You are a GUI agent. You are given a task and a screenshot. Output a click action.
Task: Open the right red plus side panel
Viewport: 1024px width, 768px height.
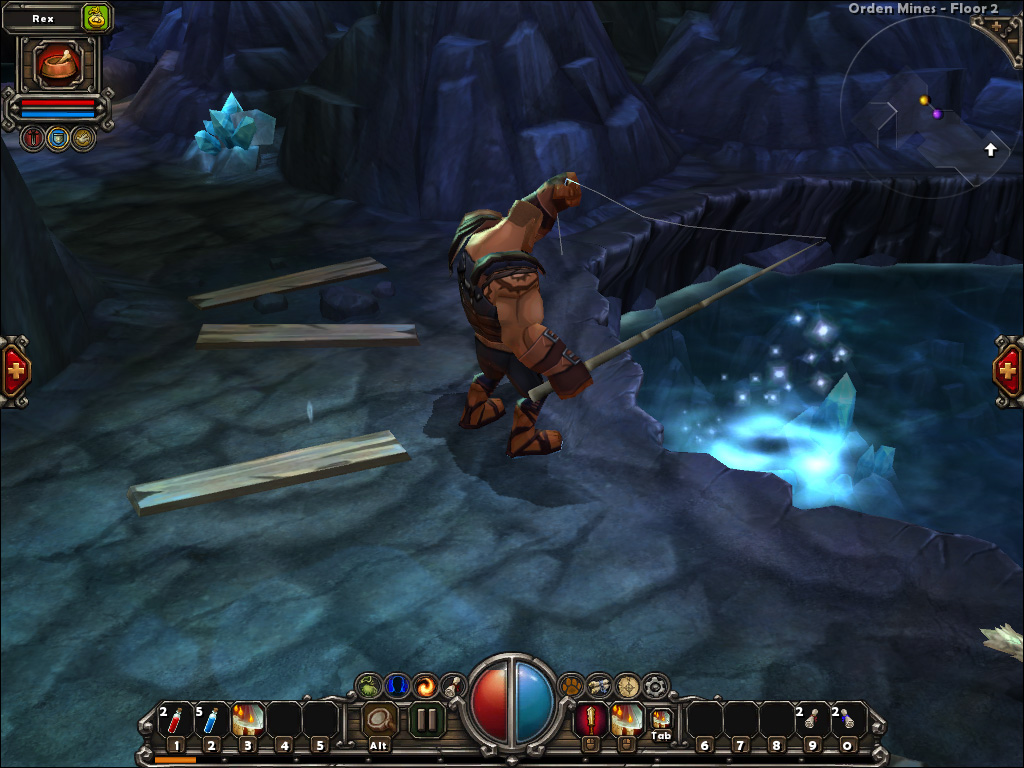coord(1008,371)
